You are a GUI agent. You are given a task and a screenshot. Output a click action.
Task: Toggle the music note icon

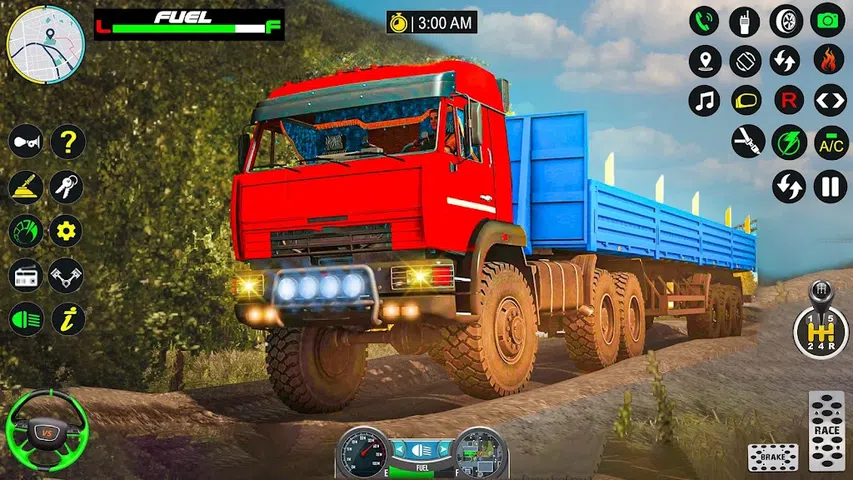(x=705, y=101)
